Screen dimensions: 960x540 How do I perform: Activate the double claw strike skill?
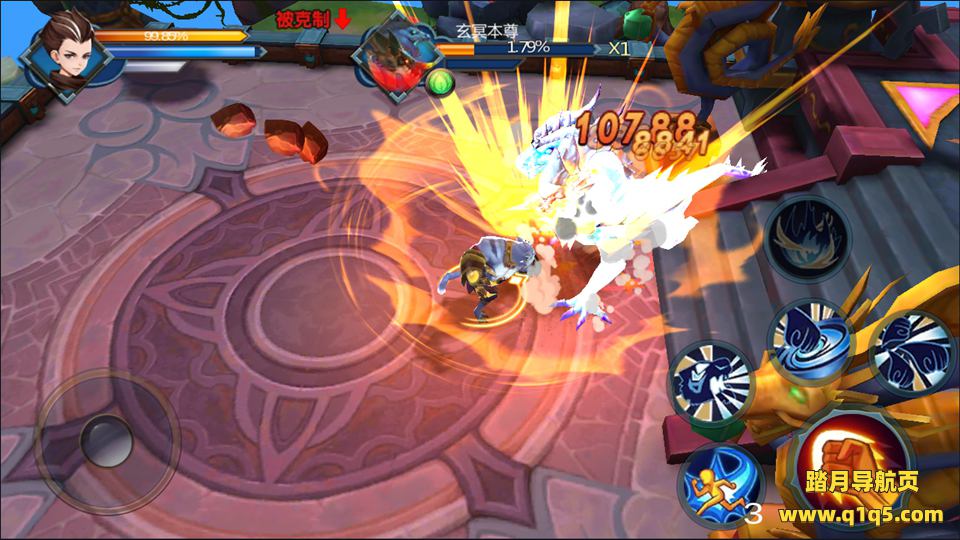coord(911,350)
